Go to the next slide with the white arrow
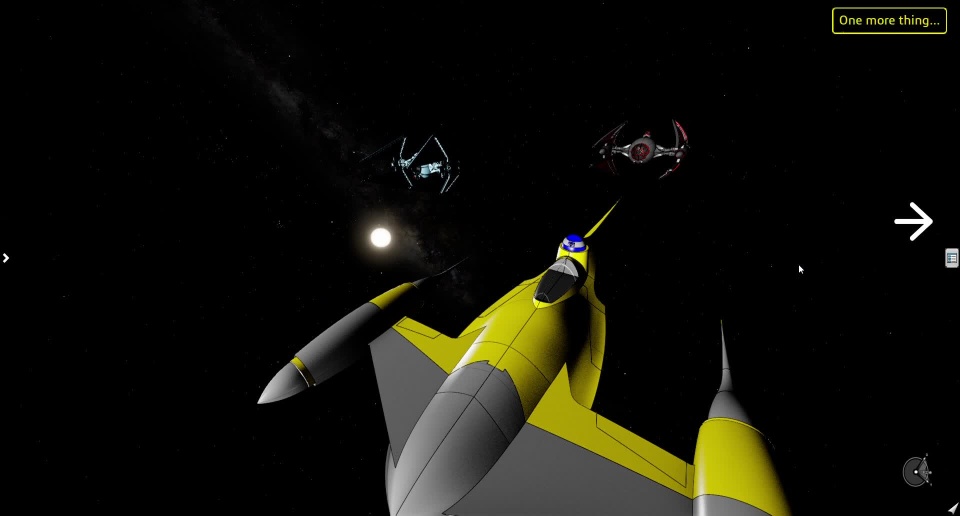Viewport: 960px width, 516px height. [913, 221]
